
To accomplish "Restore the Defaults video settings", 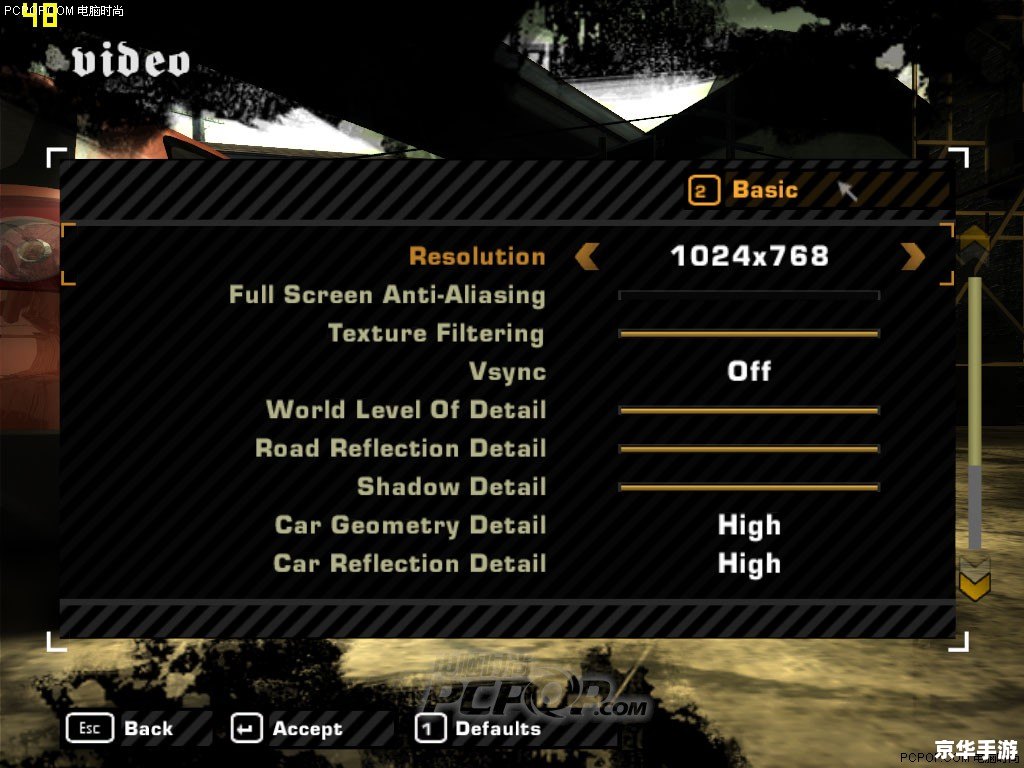I will click(x=478, y=729).
